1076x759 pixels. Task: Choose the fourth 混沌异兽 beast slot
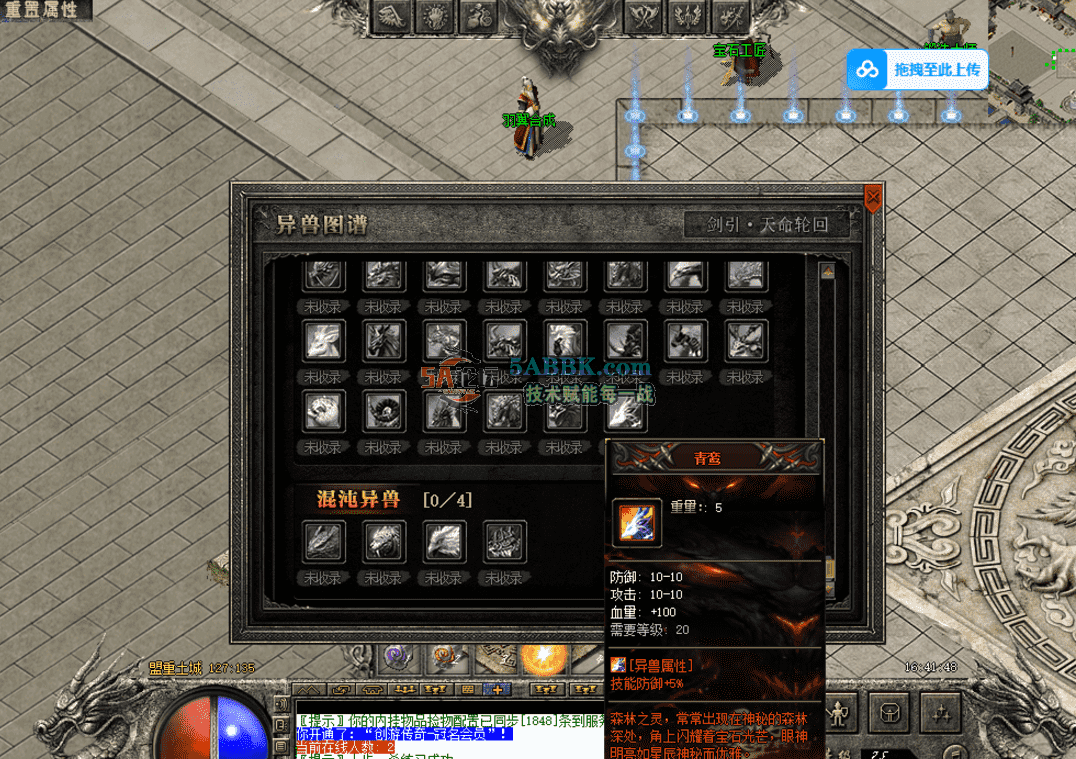tap(505, 541)
